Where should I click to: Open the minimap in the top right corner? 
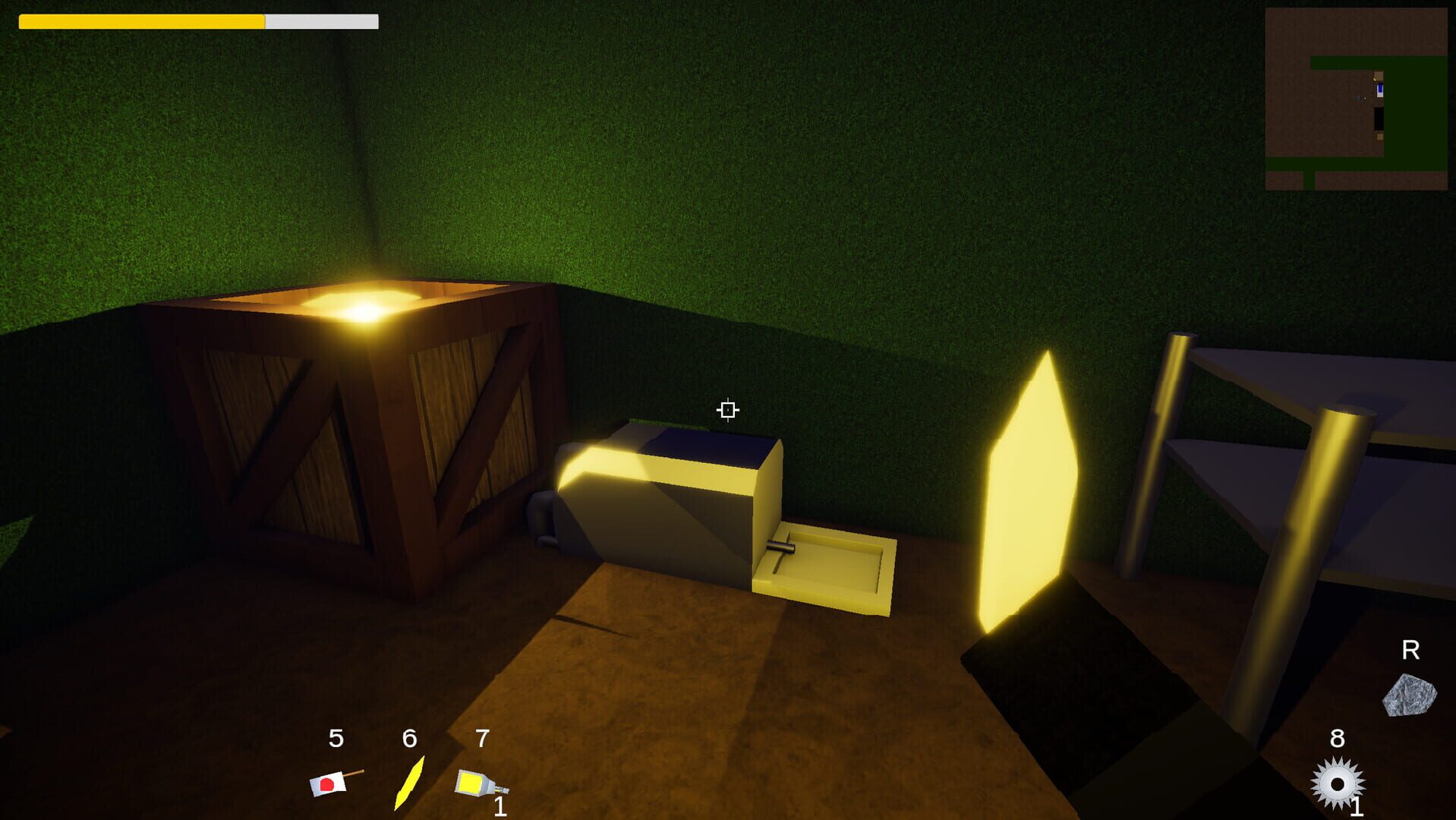pyautogui.click(x=1359, y=99)
